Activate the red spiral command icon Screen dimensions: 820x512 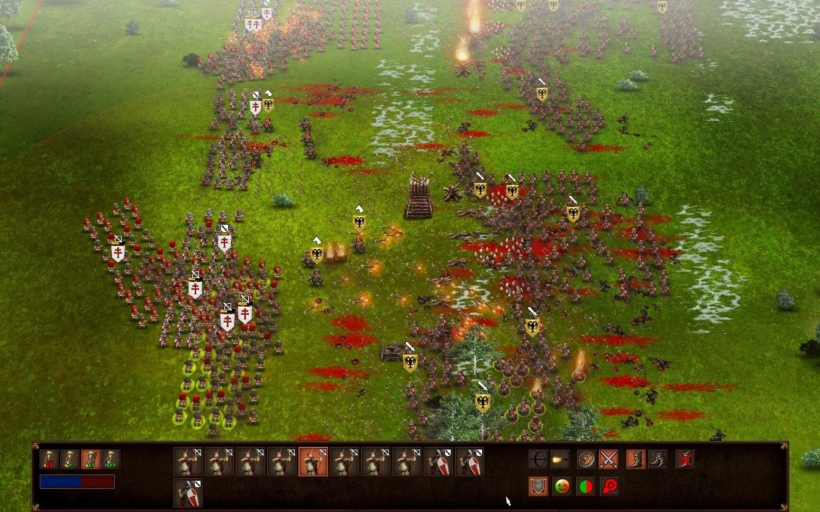[608, 486]
